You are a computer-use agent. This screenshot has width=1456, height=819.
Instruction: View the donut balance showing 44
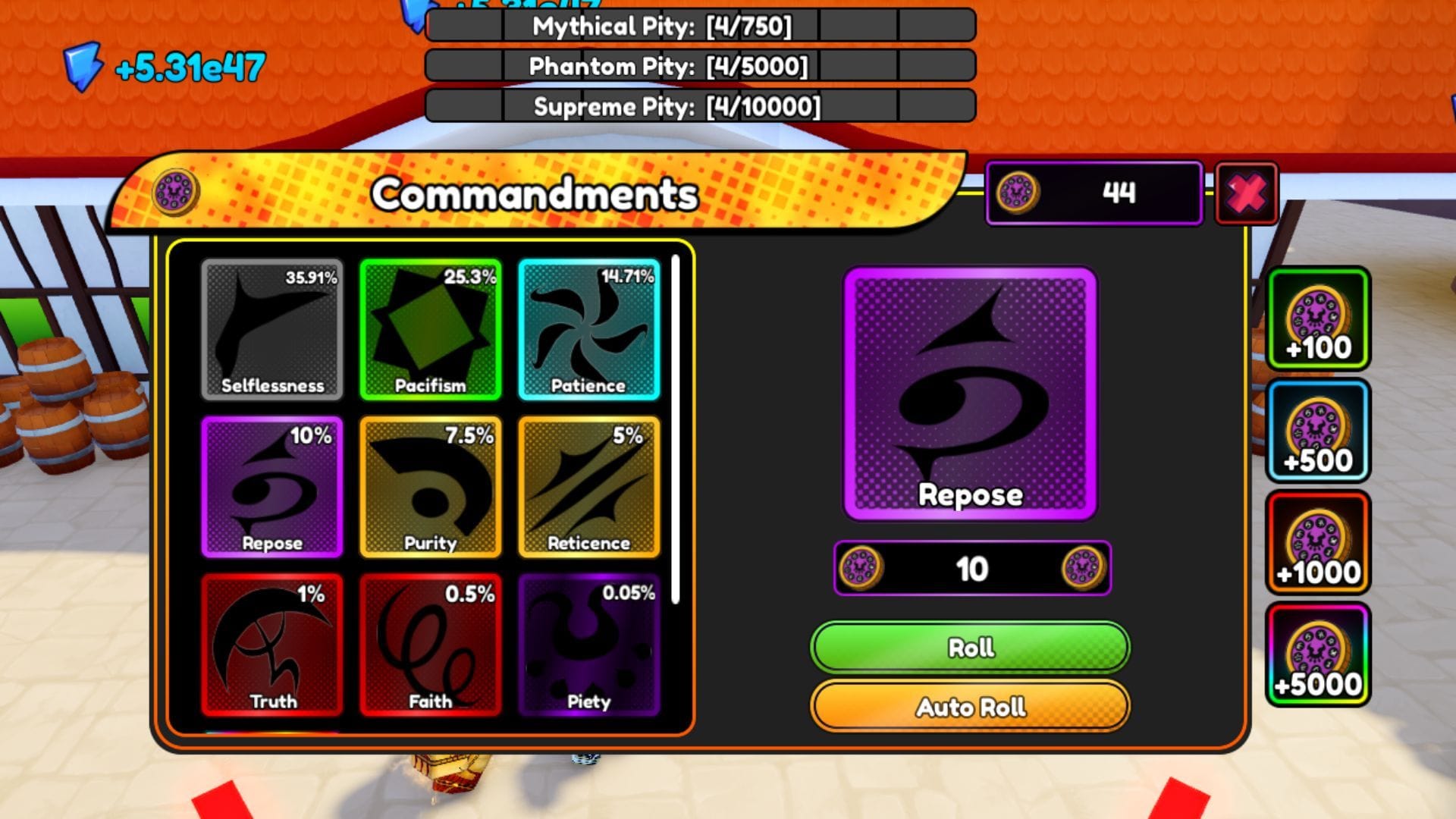tap(1094, 192)
